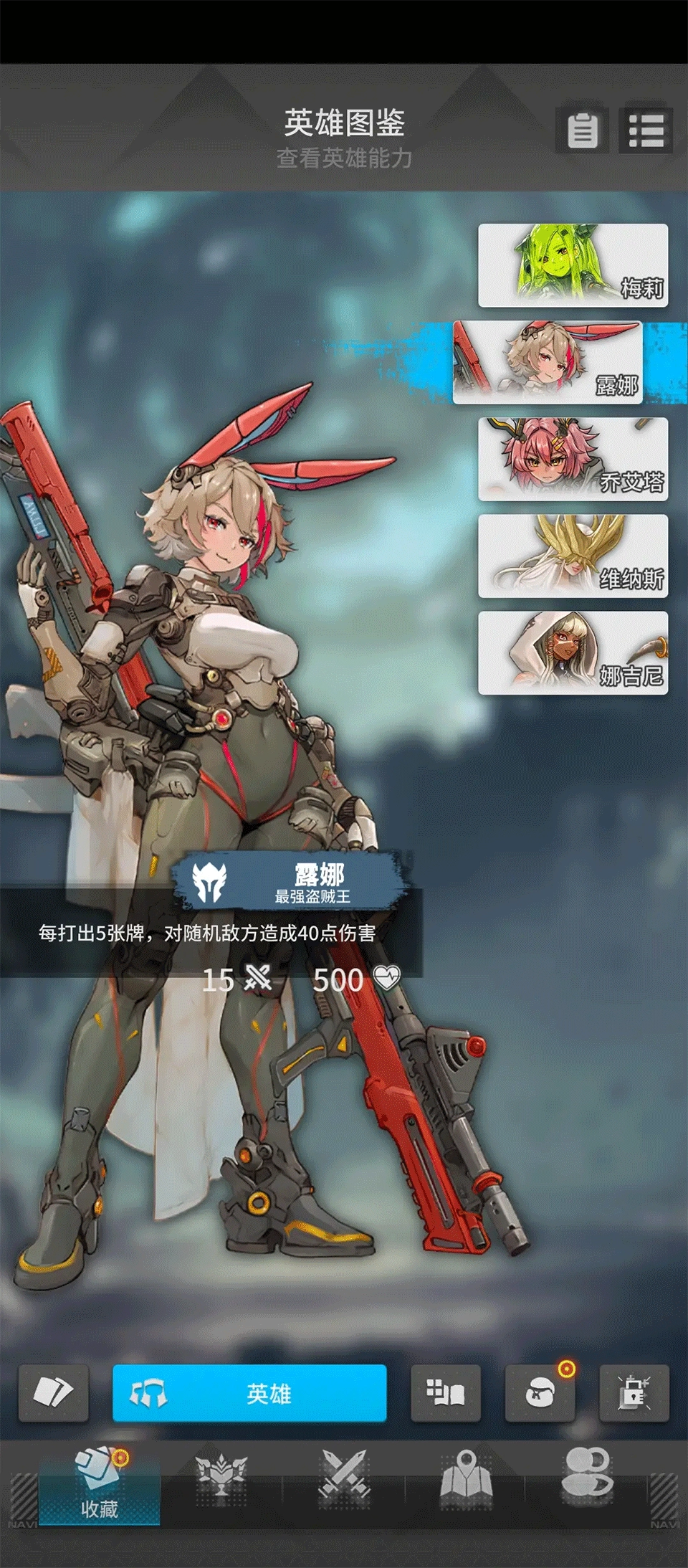This screenshot has height=1568, width=688.
Task: Open the trophy crest navigation section
Action: 221,1476
